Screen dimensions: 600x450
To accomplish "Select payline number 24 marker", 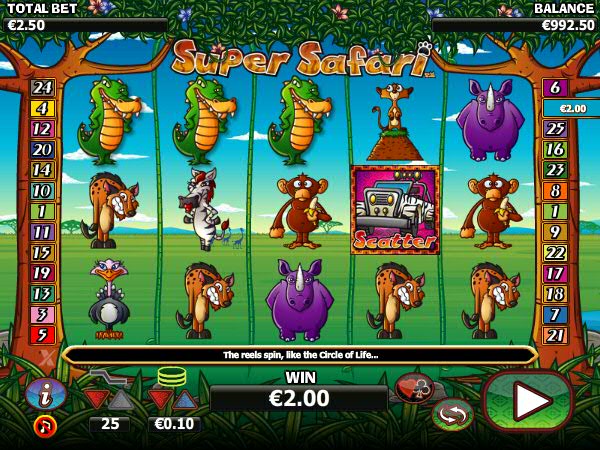I will click(x=42, y=88).
